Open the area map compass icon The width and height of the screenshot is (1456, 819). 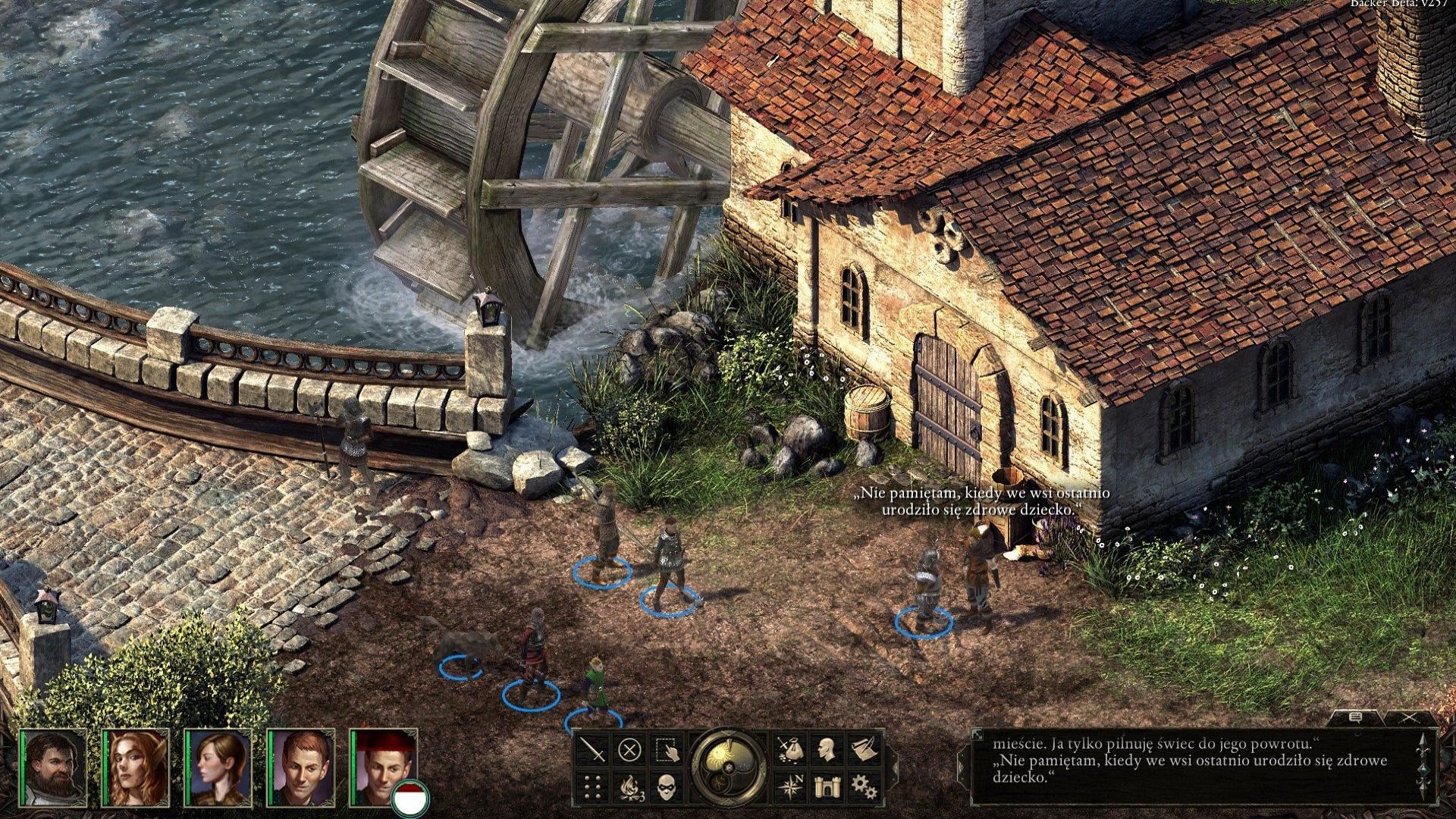pos(789,786)
